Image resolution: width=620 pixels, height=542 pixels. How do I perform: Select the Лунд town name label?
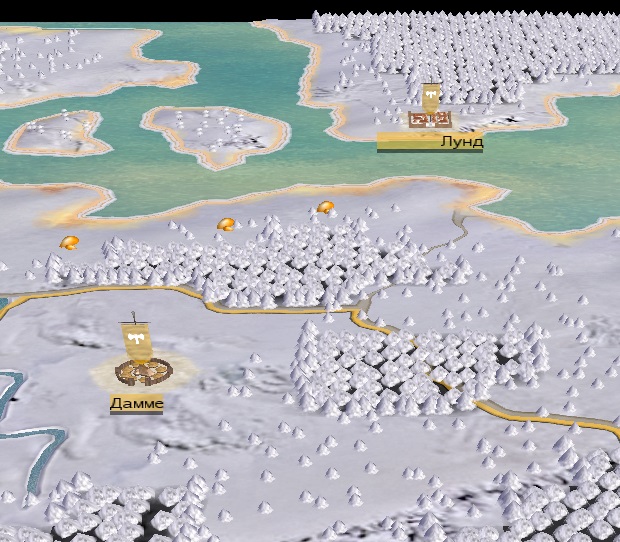pyautogui.click(x=461, y=142)
